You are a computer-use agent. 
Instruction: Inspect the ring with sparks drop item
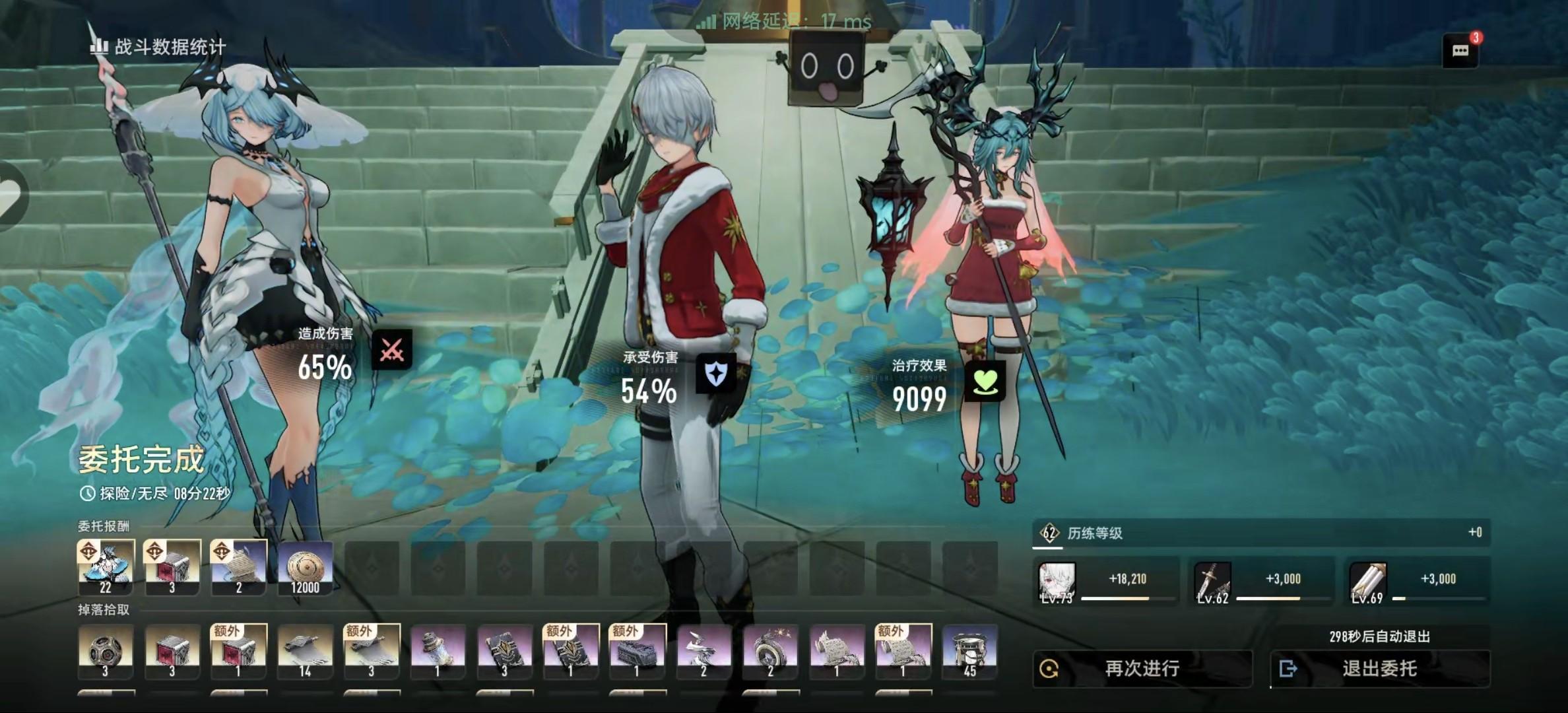pyautogui.click(x=770, y=652)
